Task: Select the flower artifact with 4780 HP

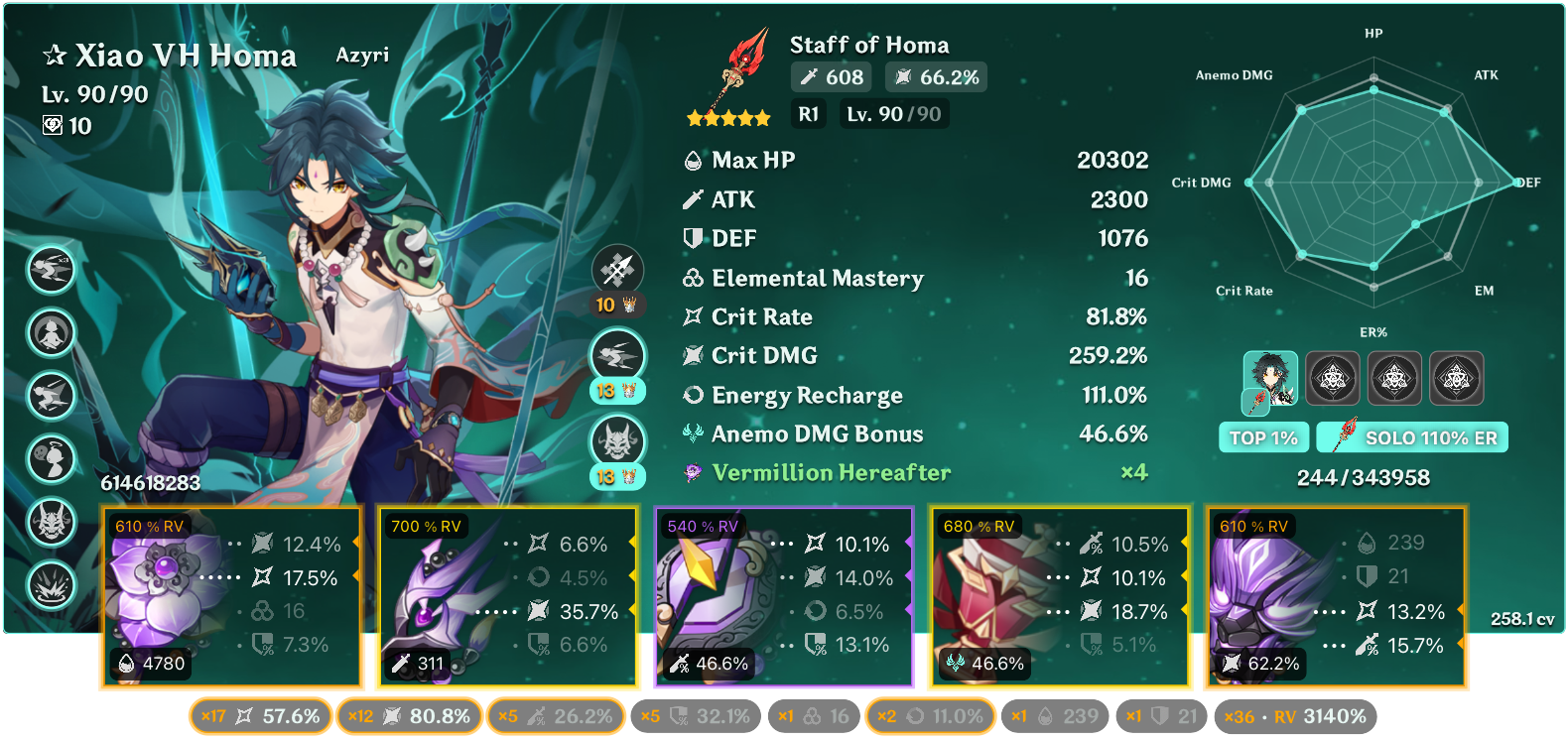Action: [x=230, y=597]
